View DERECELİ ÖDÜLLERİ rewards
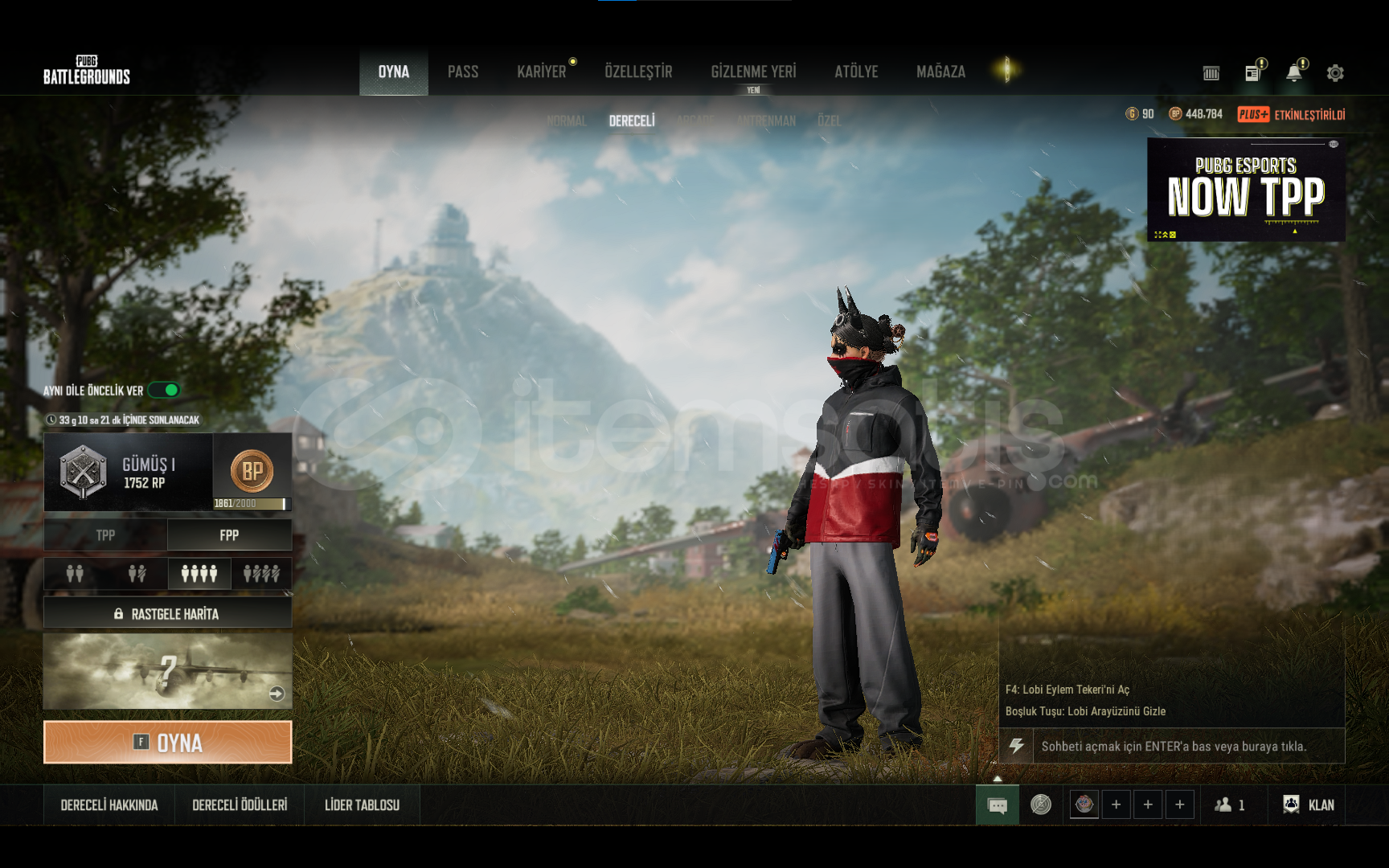 coord(240,805)
